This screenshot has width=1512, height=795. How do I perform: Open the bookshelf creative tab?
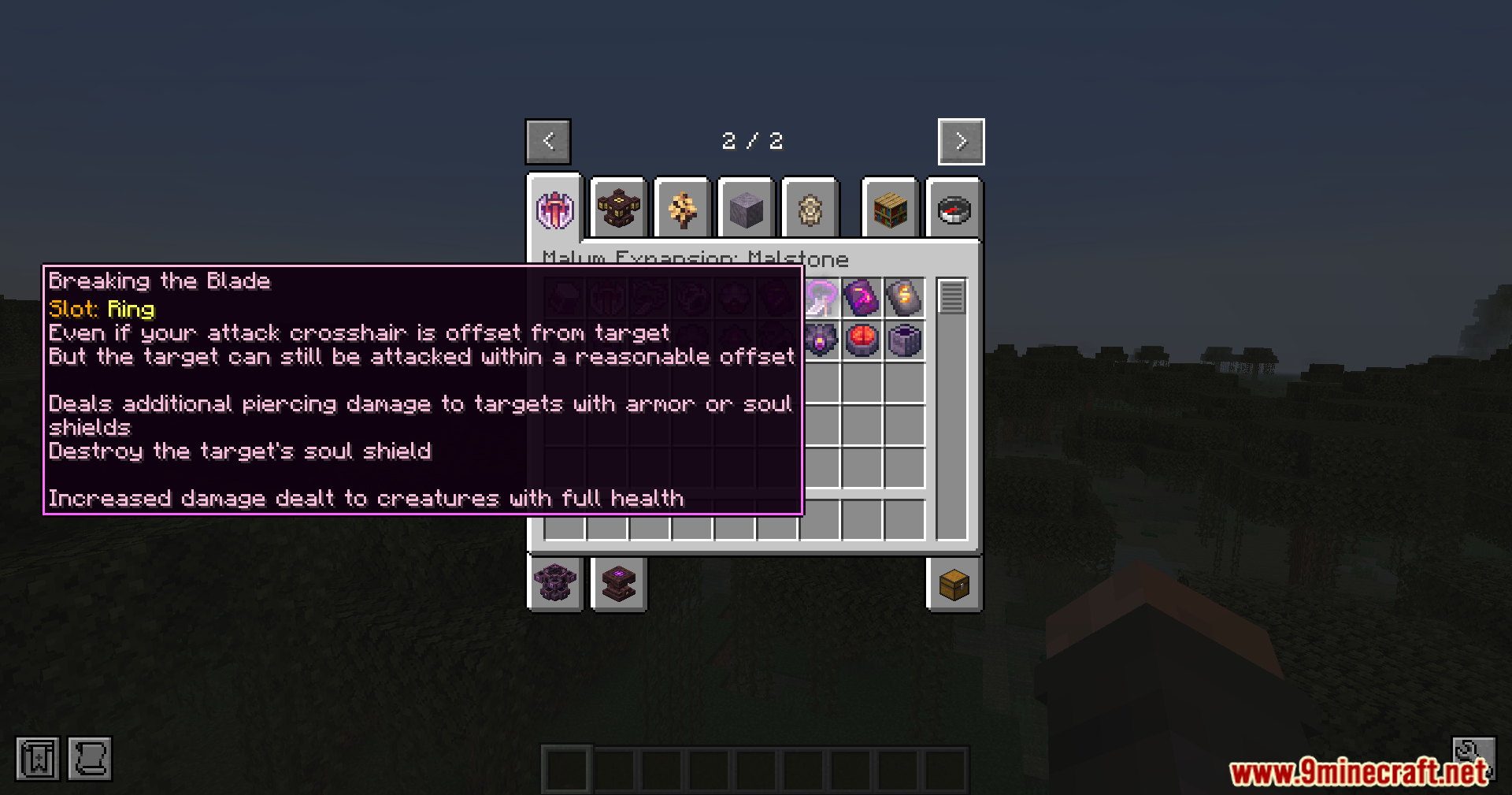point(890,210)
